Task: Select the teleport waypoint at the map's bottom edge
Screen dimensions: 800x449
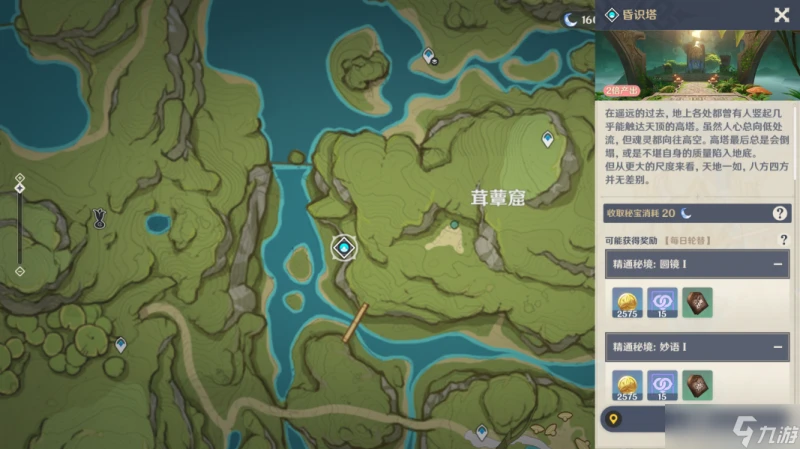Action: pos(481,432)
